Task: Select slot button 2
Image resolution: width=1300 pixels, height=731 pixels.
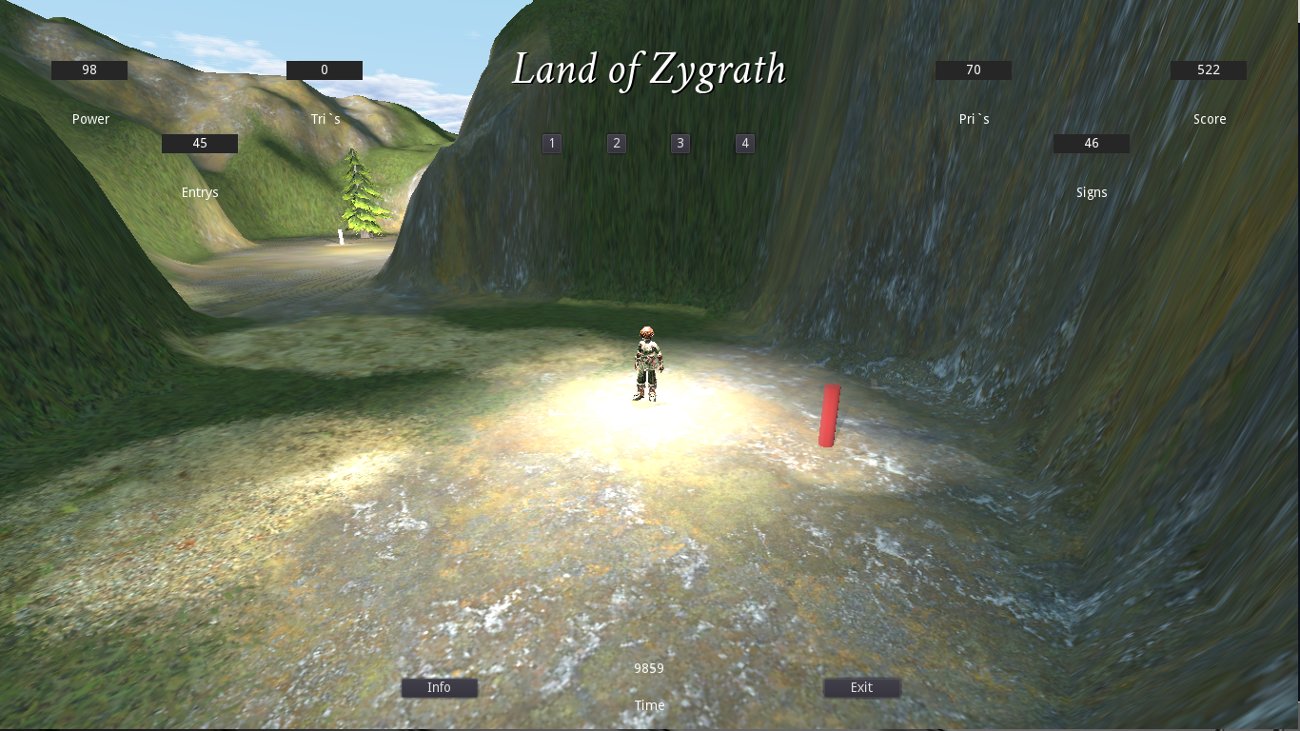Action: coord(615,143)
